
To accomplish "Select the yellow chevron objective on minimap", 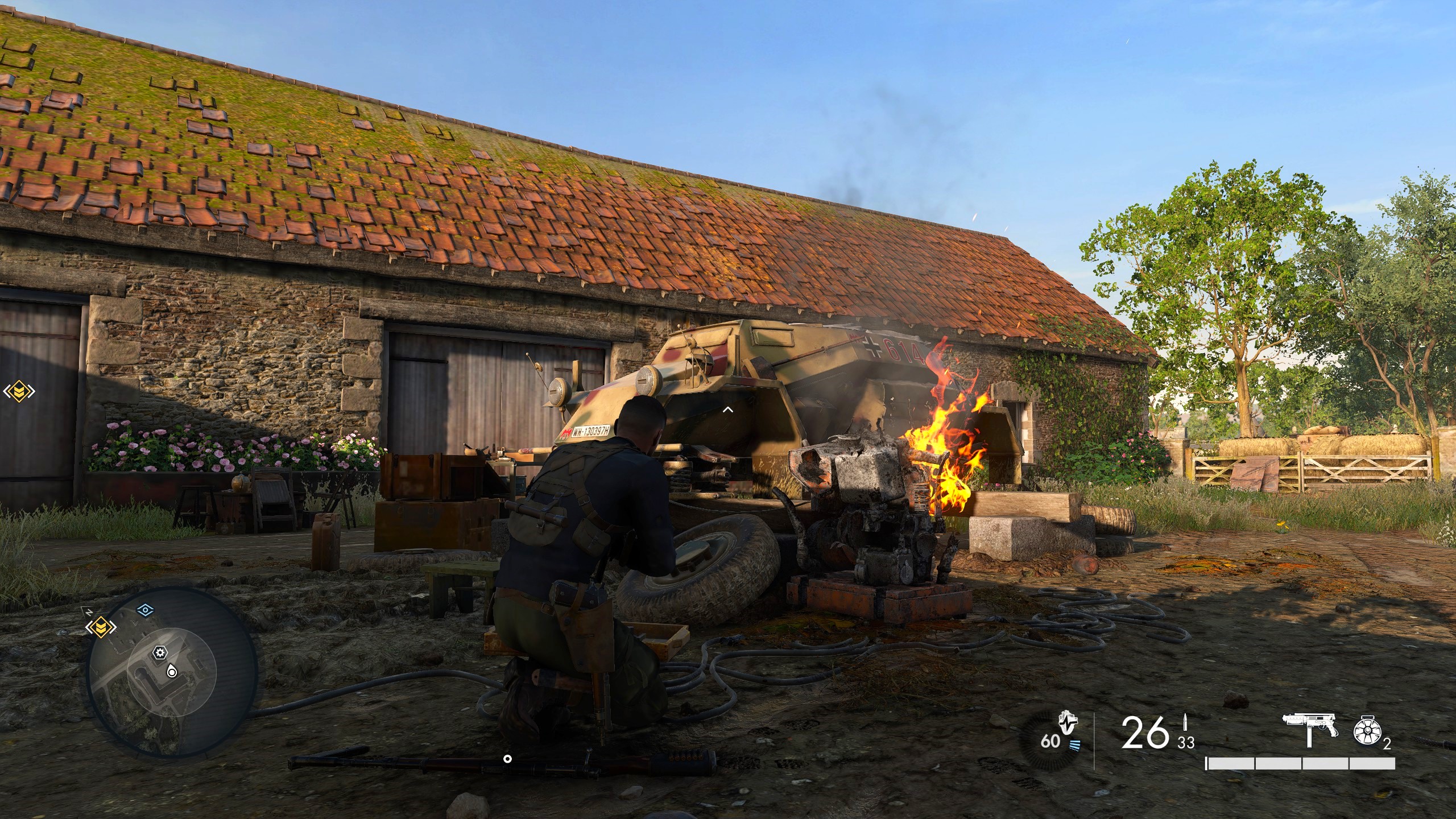I will coord(101,627).
